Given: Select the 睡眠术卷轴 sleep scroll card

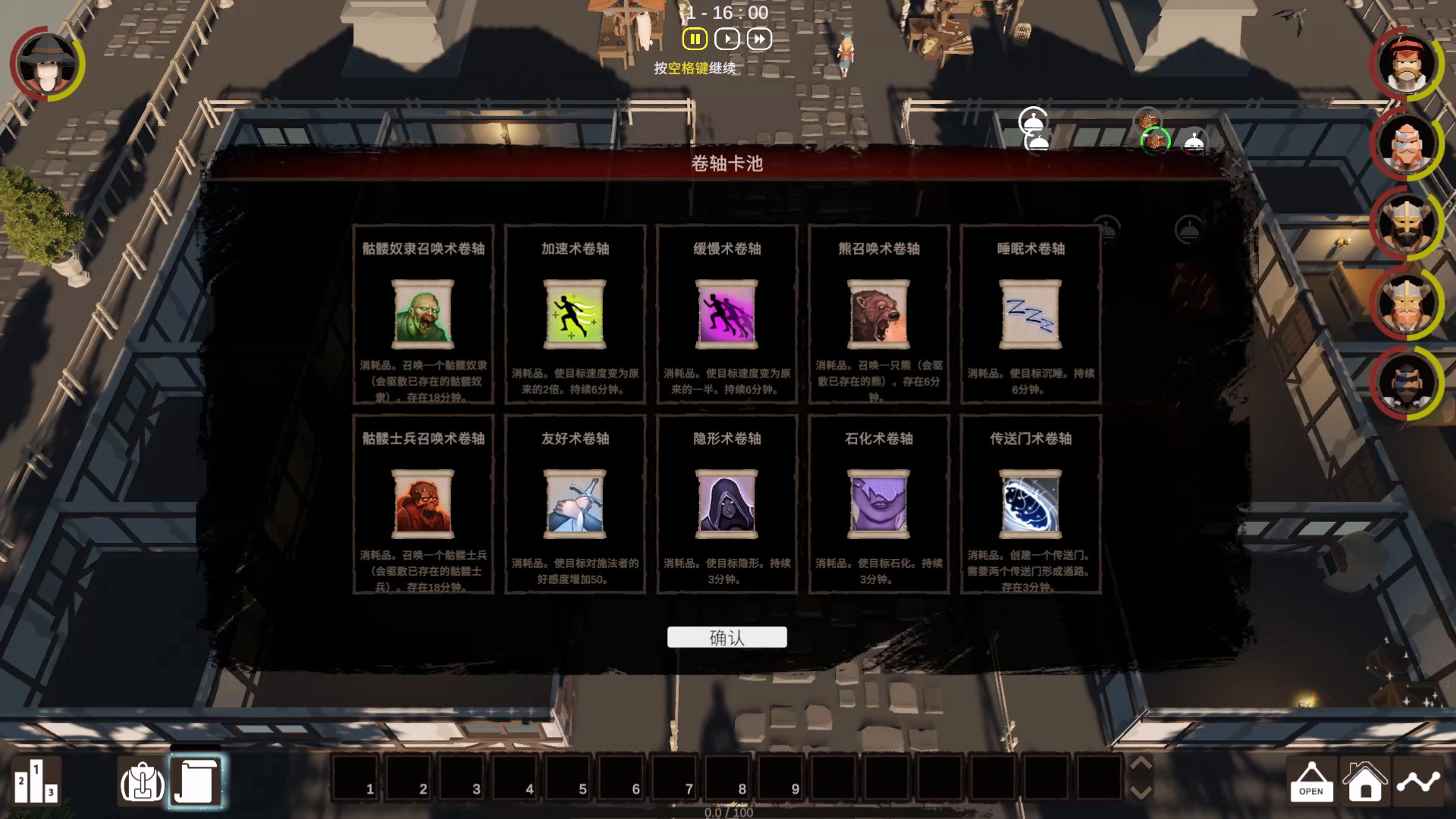Looking at the screenshot, I should pyautogui.click(x=1030, y=316).
